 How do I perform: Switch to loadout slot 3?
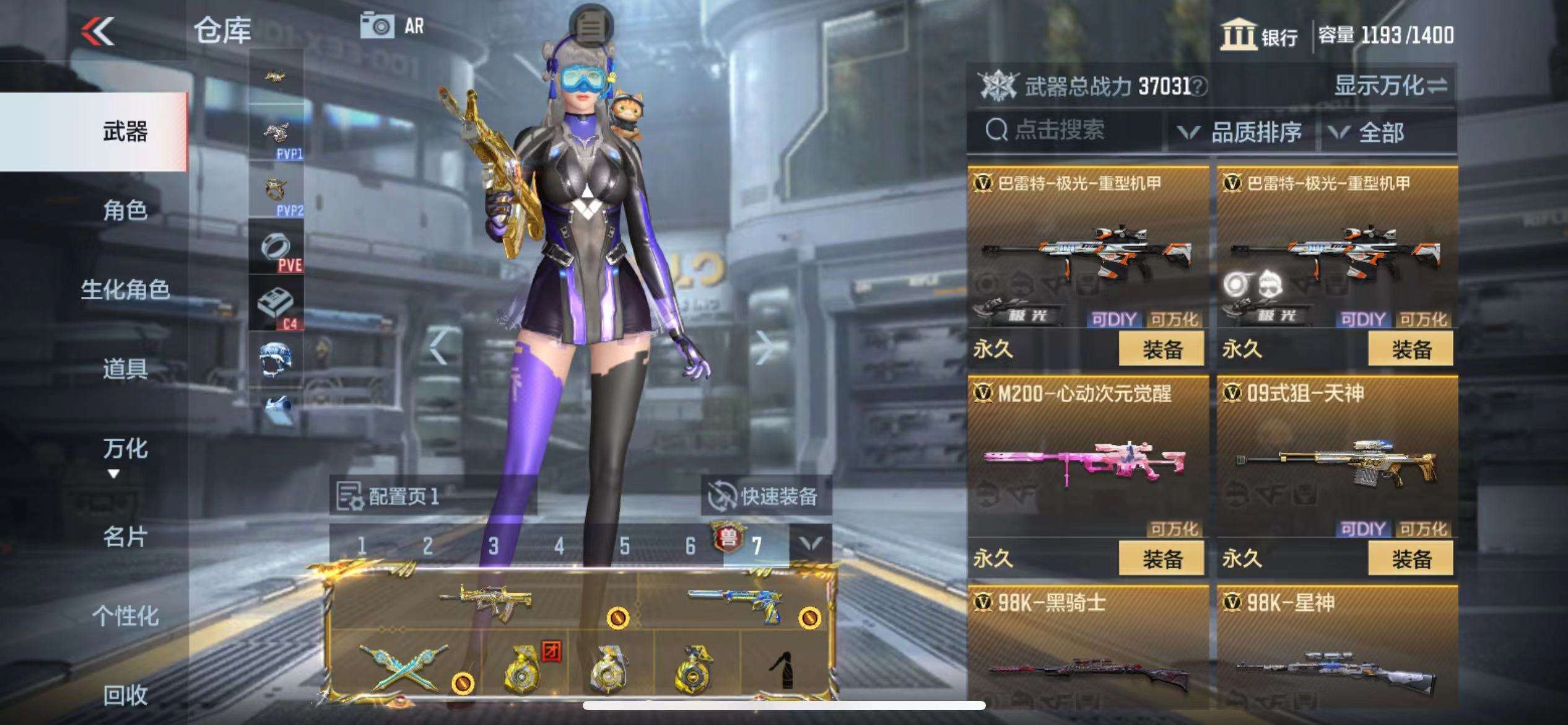click(x=493, y=546)
